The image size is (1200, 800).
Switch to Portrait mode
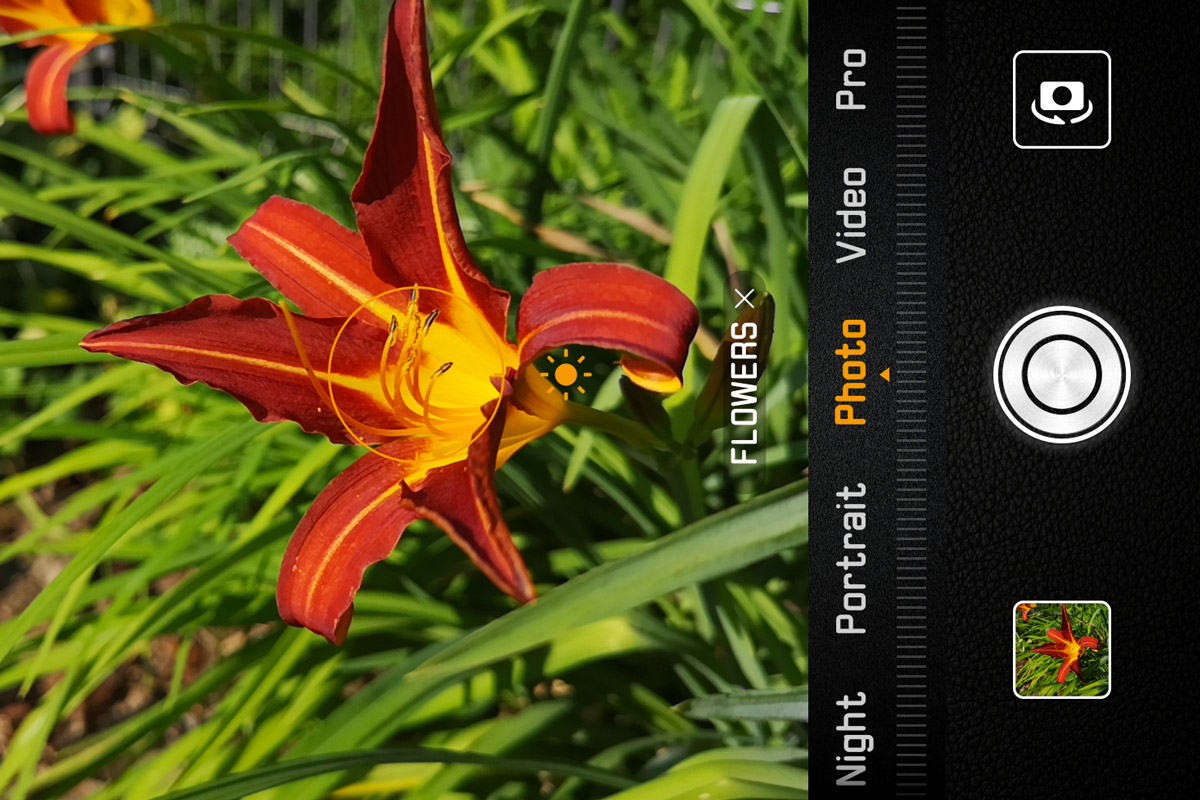pos(851,558)
